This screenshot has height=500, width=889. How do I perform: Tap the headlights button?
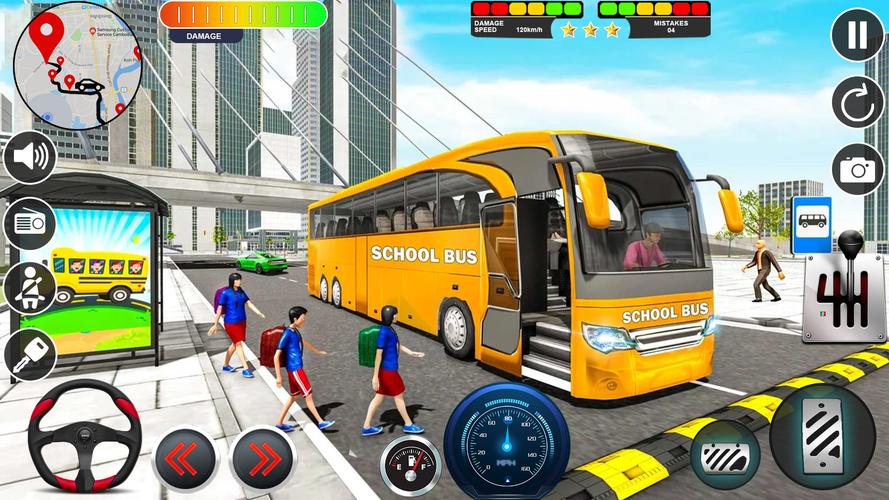click(30, 223)
